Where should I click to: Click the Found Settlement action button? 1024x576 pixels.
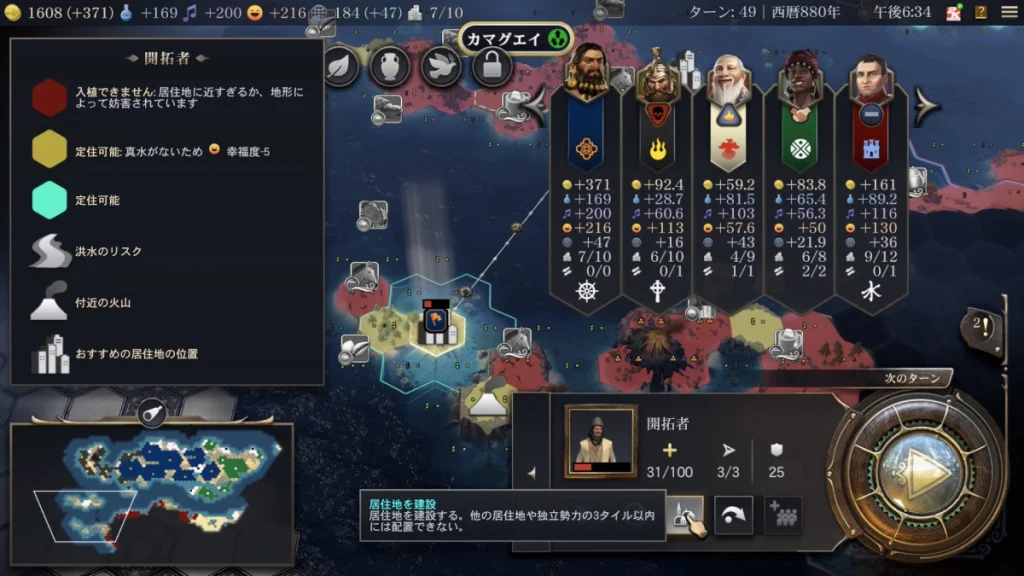pos(685,515)
